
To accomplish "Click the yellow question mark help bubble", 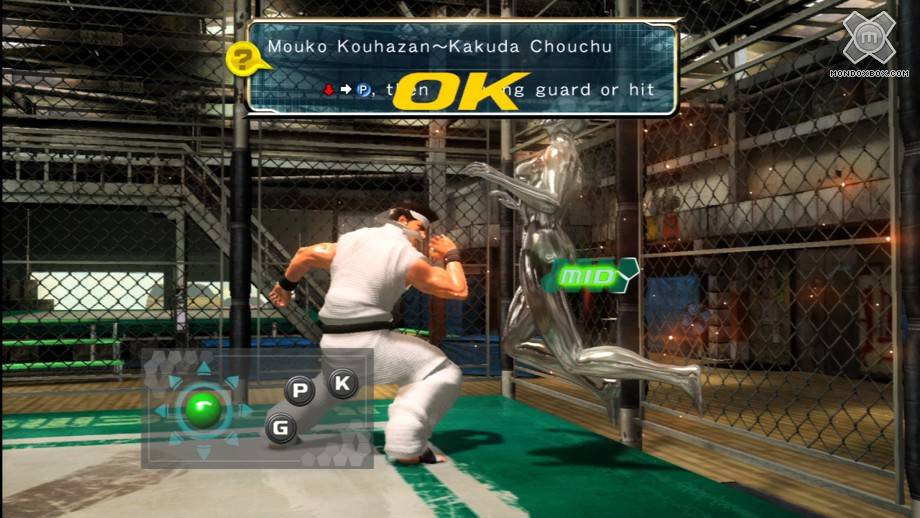I will point(241,59).
